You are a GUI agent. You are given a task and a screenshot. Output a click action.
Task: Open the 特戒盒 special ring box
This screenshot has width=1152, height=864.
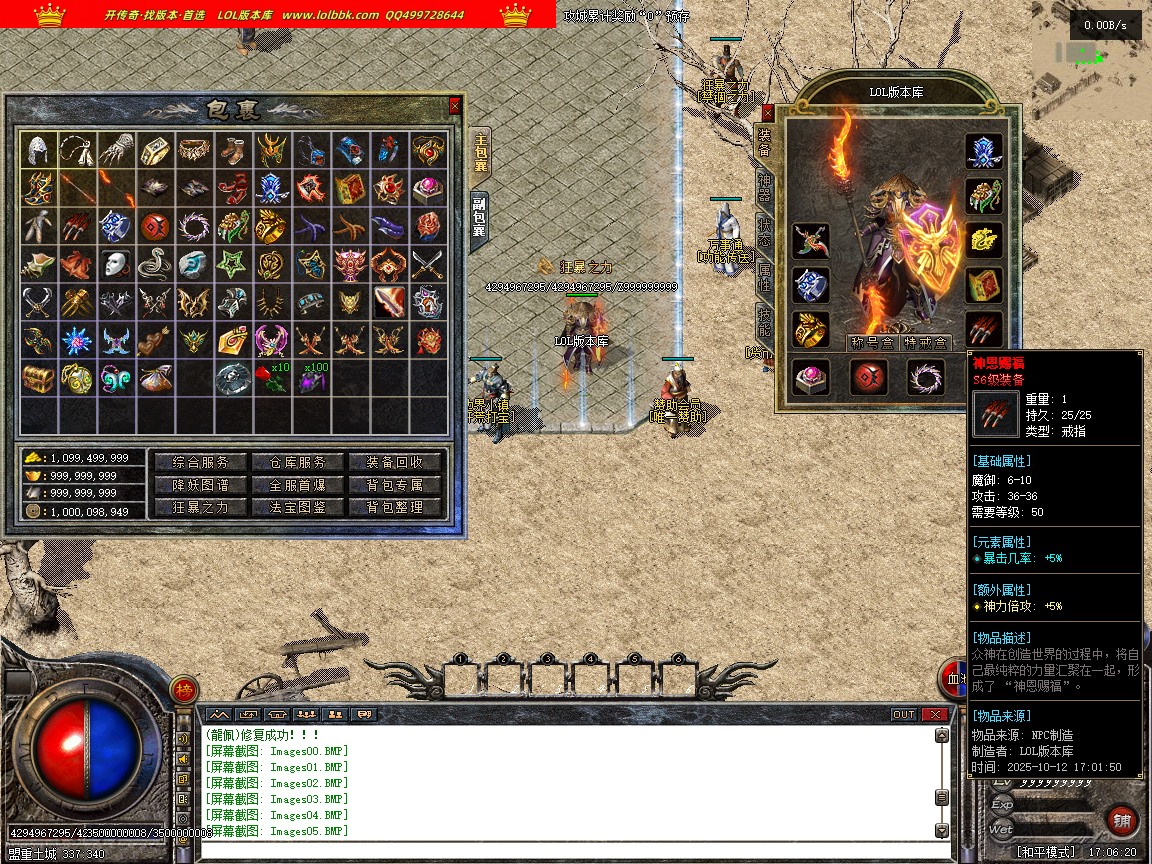click(927, 343)
